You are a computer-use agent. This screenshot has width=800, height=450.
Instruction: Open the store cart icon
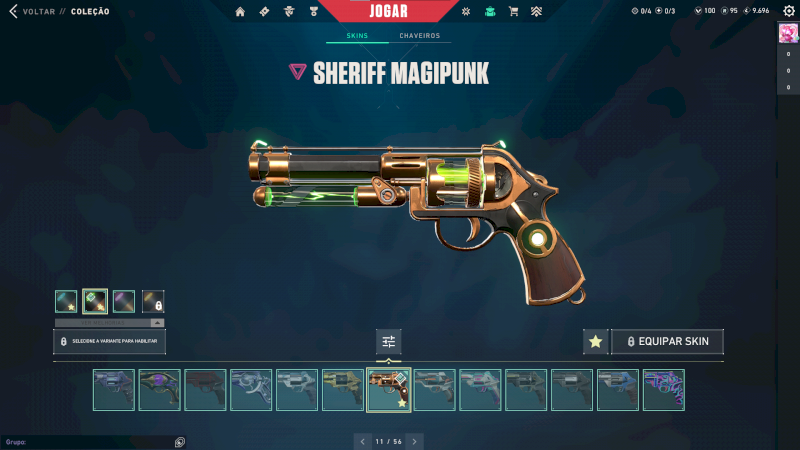click(513, 12)
